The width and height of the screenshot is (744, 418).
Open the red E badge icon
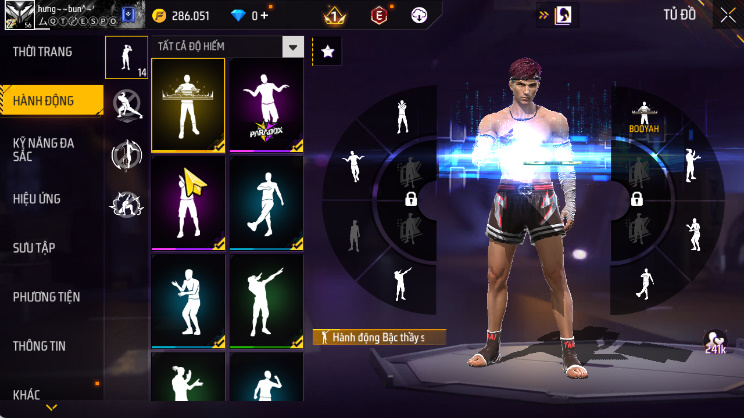(379, 16)
